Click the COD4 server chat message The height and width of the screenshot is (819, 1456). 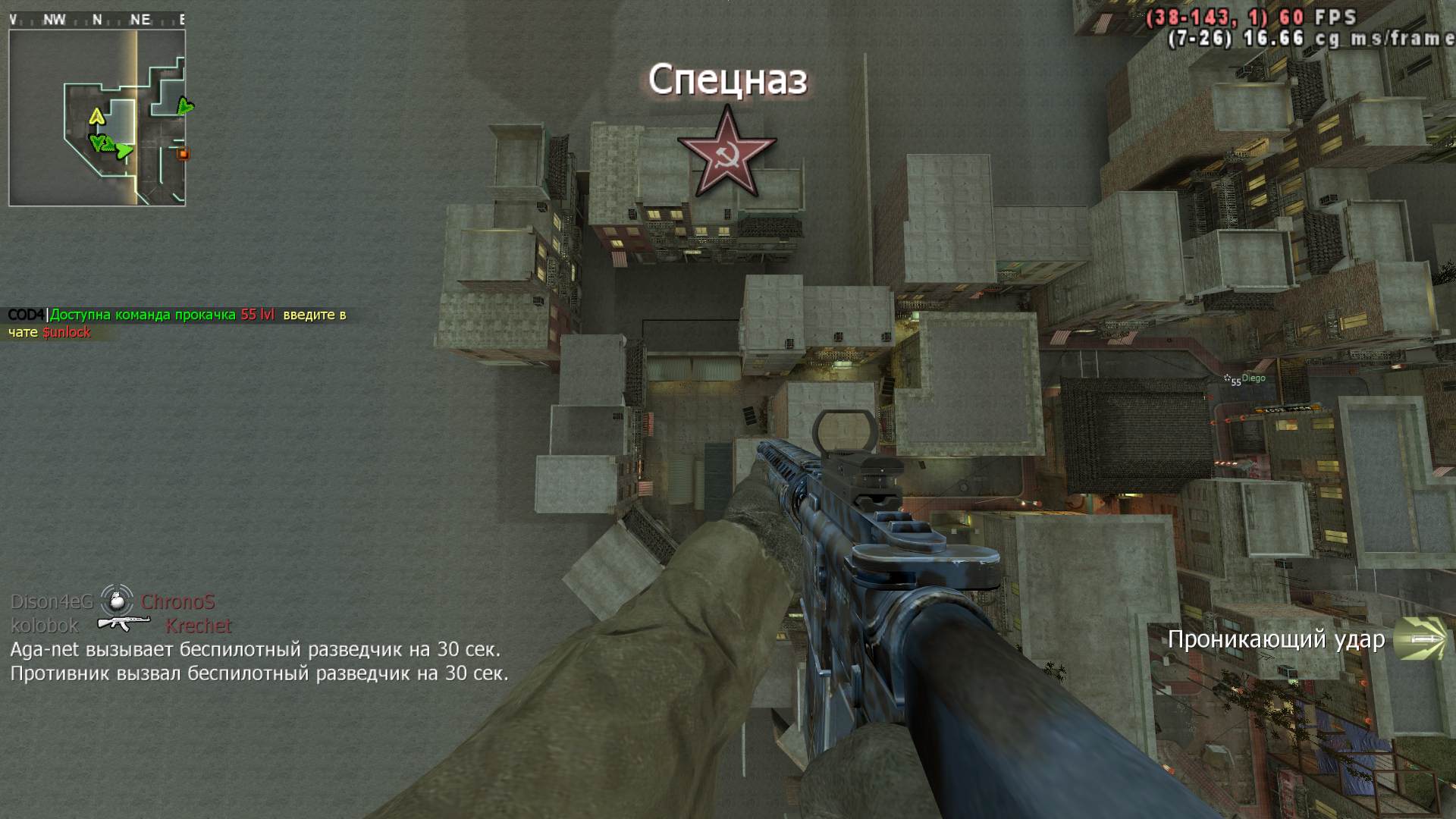(177, 323)
